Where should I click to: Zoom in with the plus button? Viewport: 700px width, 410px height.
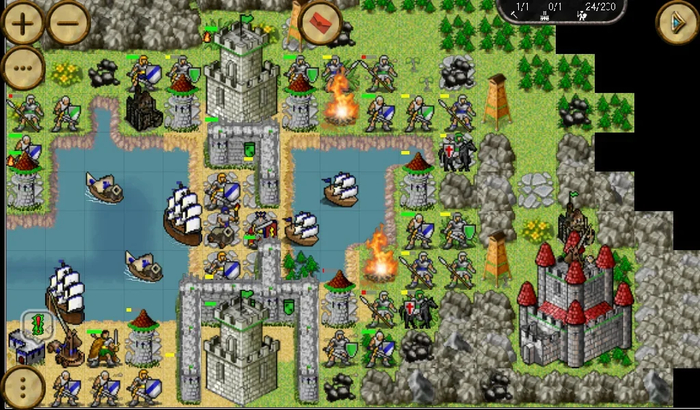(x=23, y=22)
